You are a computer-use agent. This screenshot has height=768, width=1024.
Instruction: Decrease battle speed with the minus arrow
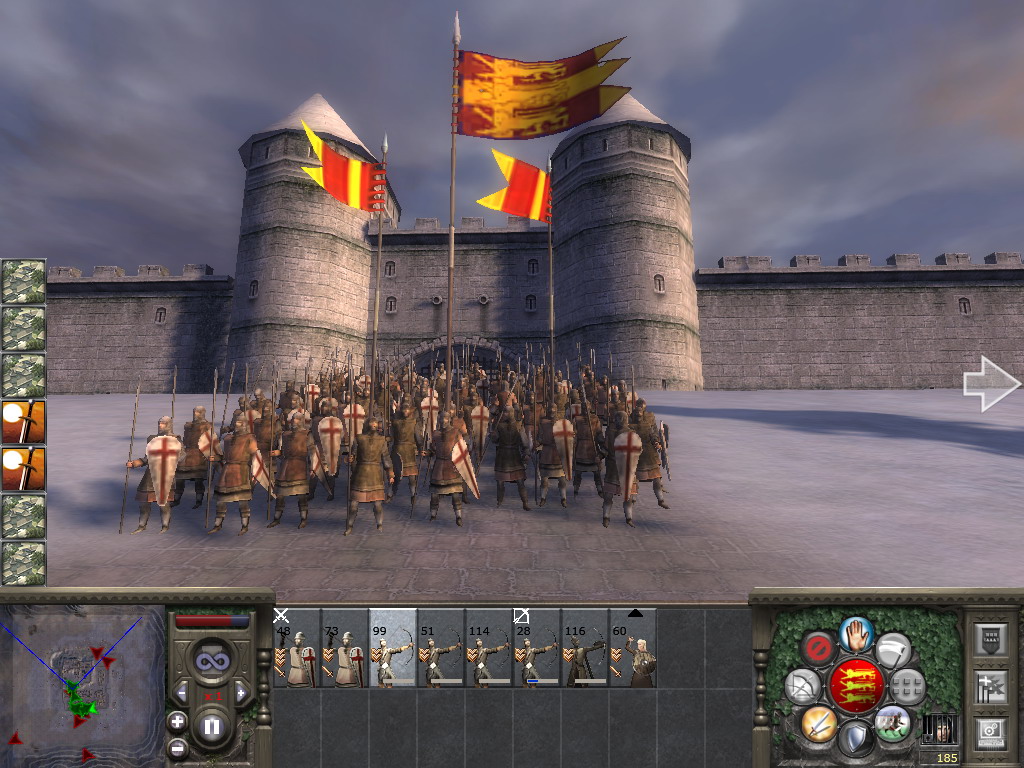coord(182,693)
